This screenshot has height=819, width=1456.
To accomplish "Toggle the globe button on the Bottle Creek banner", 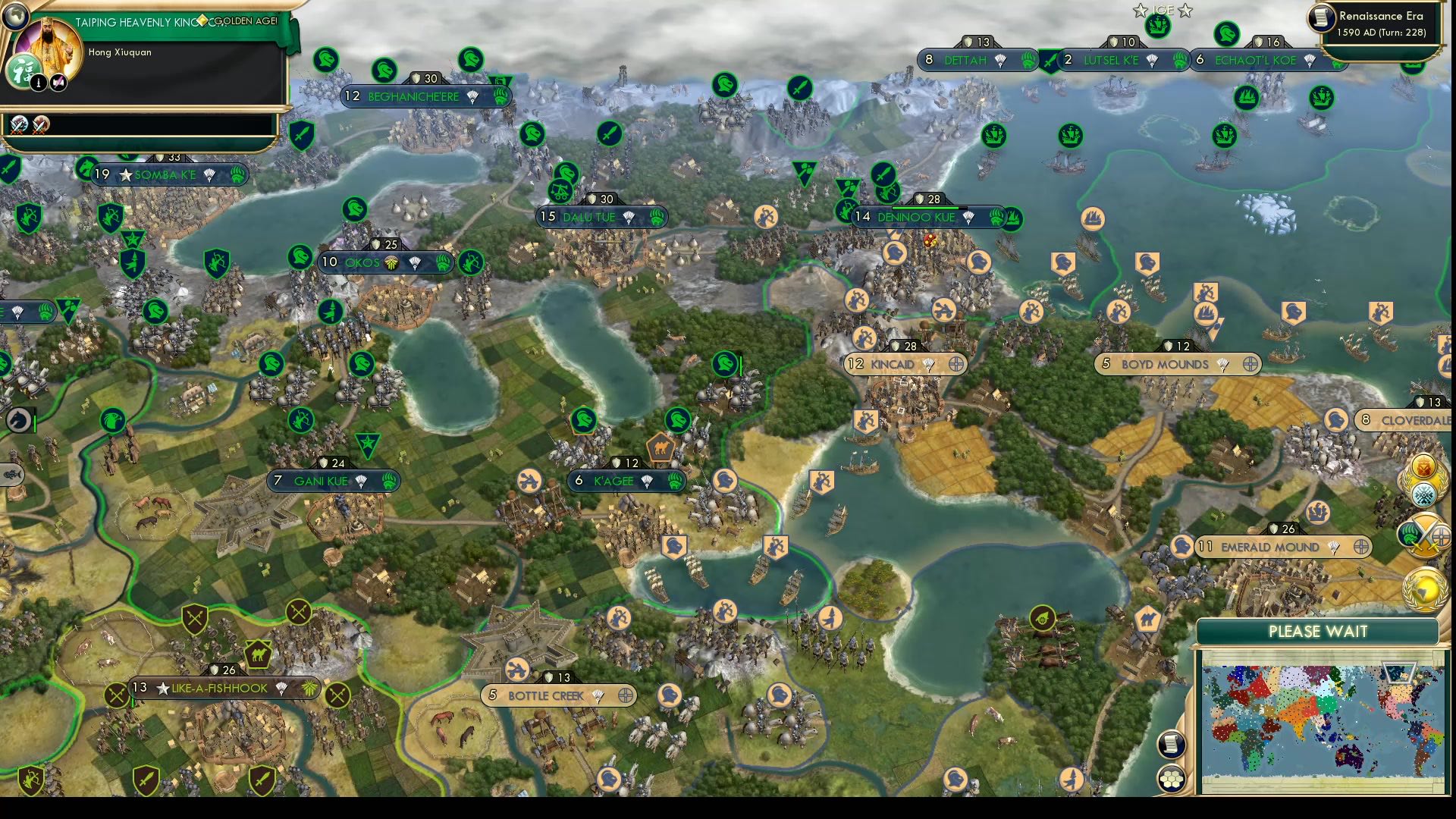I will click(x=626, y=695).
